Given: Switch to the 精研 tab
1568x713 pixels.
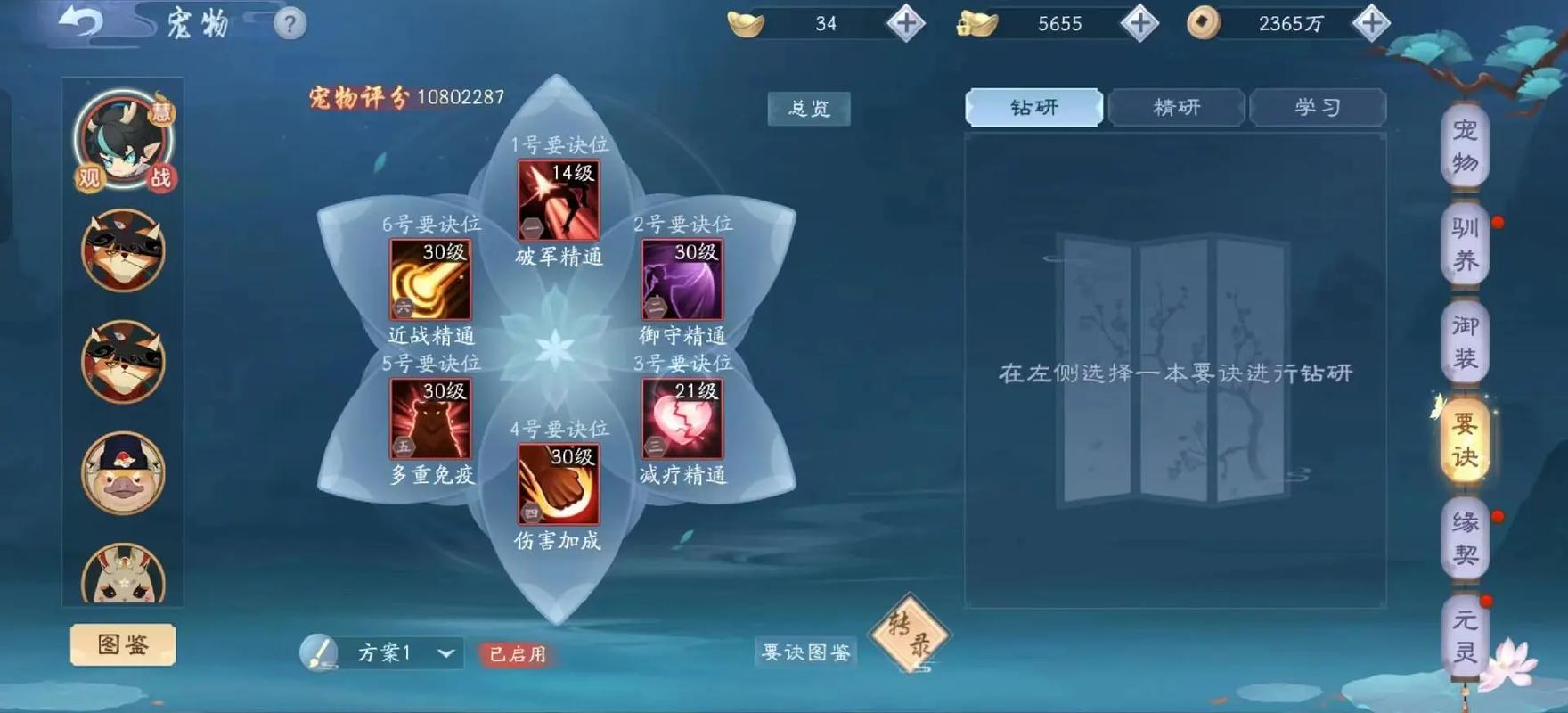Looking at the screenshot, I should click(1176, 107).
